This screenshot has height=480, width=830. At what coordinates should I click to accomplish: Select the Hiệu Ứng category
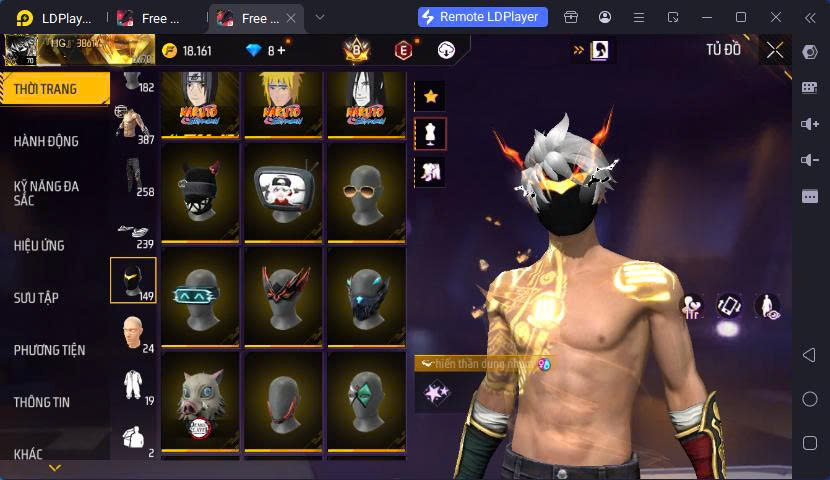point(40,245)
